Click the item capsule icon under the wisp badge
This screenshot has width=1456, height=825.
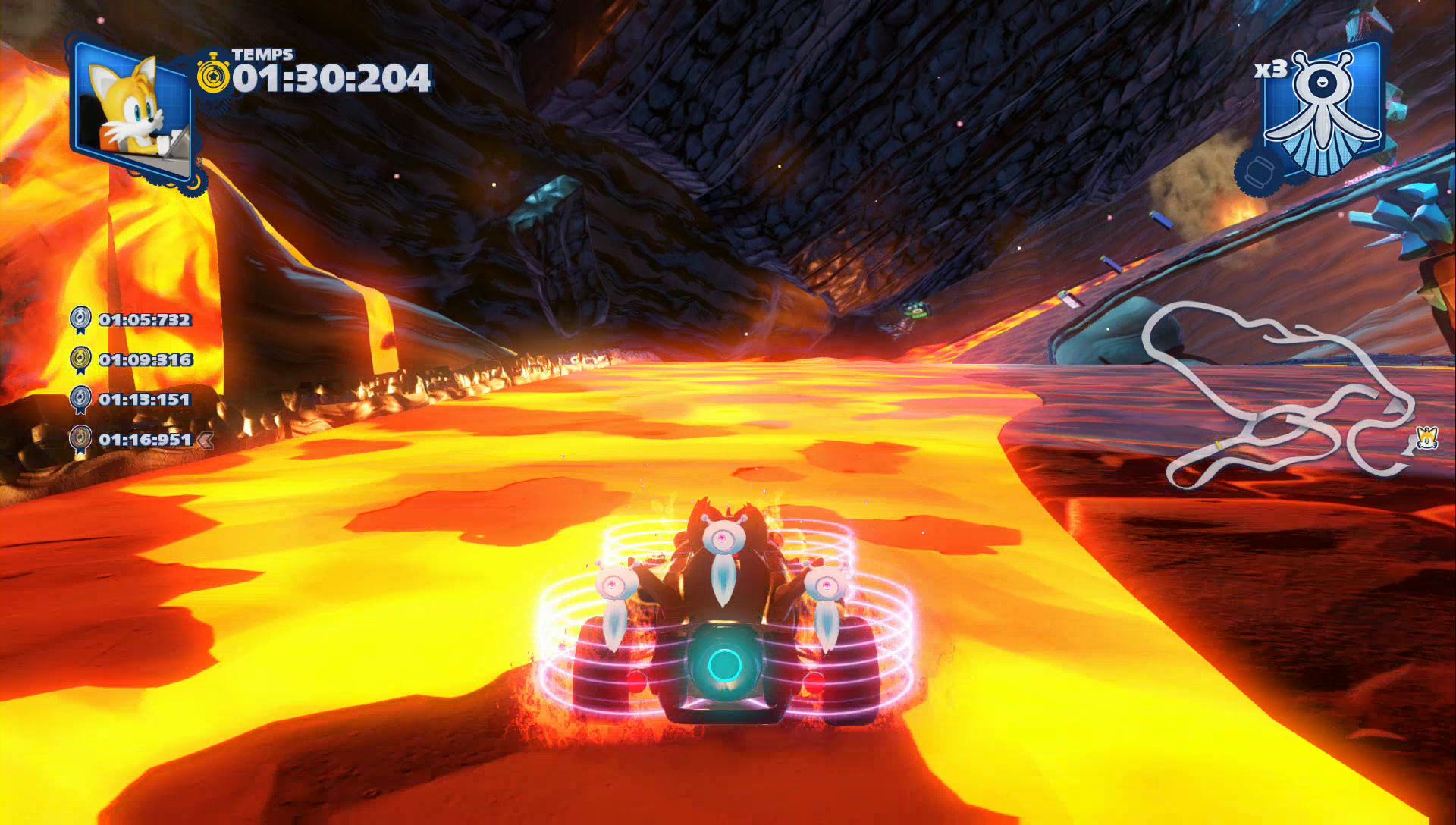[1260, 173]
